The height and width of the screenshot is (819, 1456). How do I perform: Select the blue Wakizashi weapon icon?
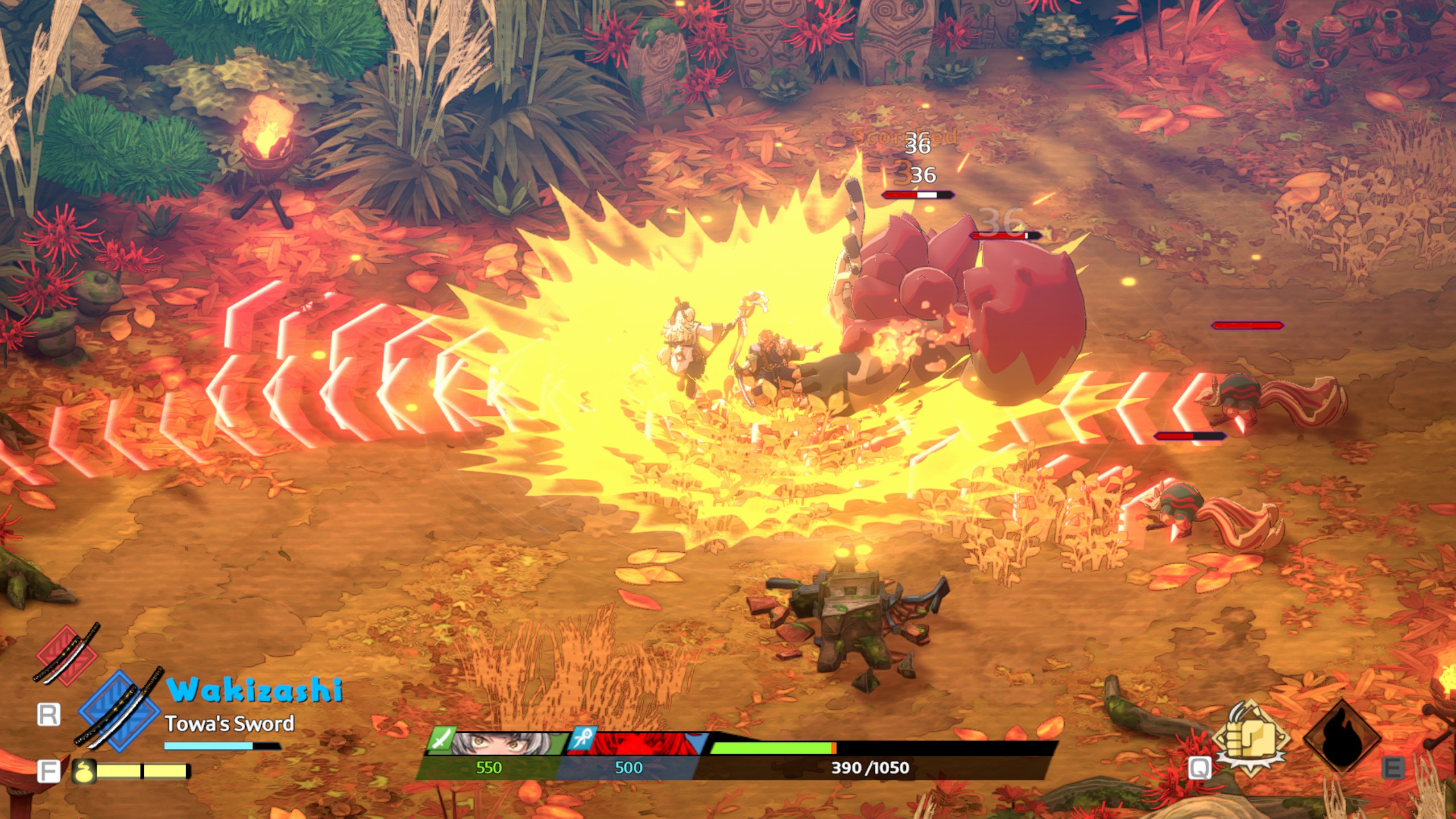coord(119,711)
